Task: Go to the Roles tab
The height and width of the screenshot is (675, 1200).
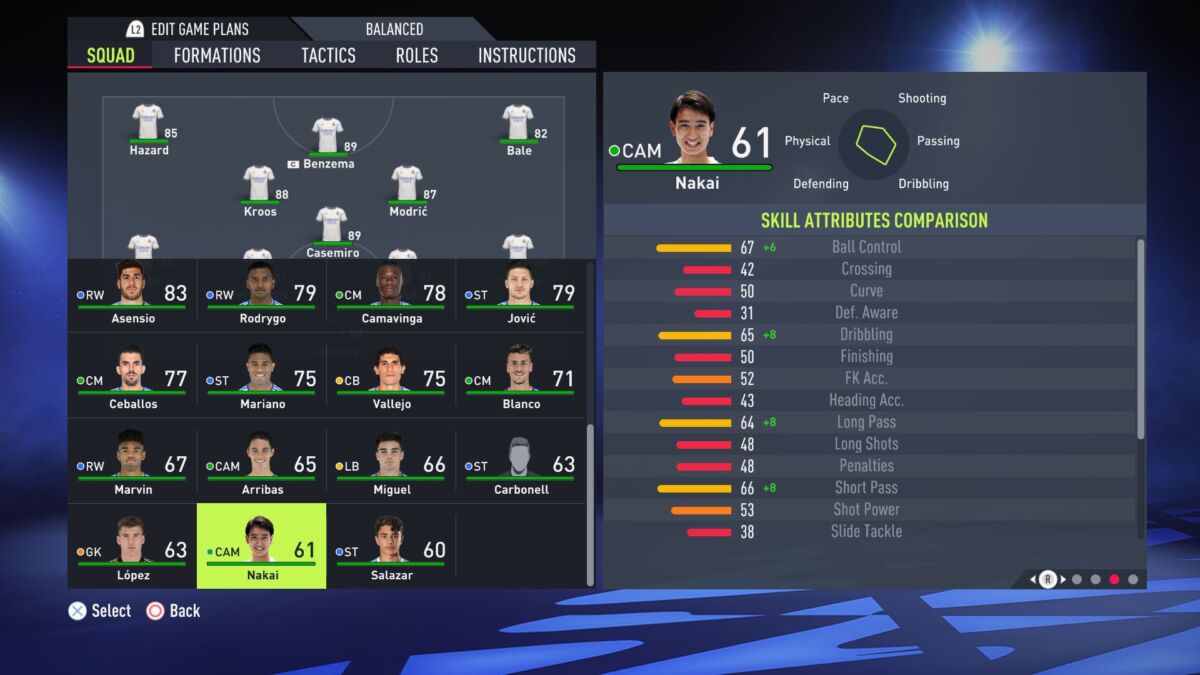Action: tap(416, 56)
